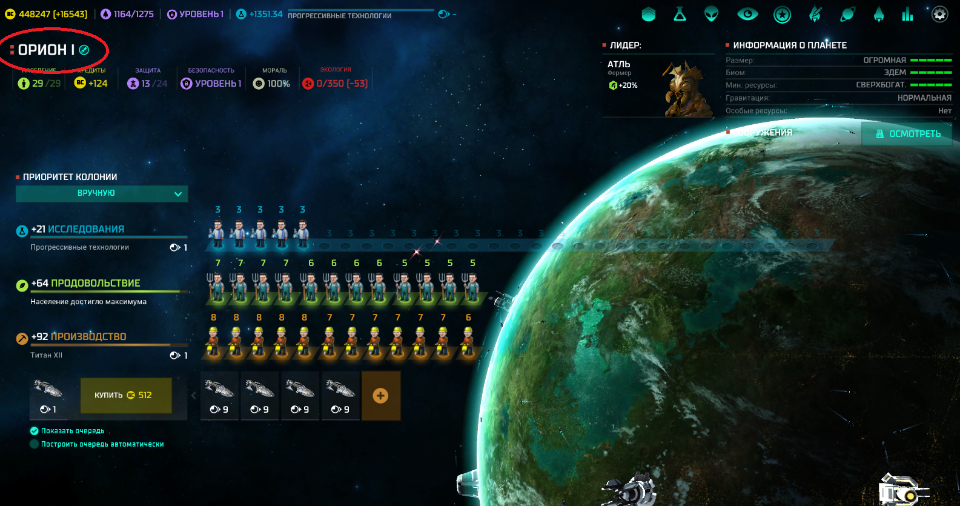Open the alien races screen
Viewport: 960px width, 506px height.
click(x=711, y=15)
